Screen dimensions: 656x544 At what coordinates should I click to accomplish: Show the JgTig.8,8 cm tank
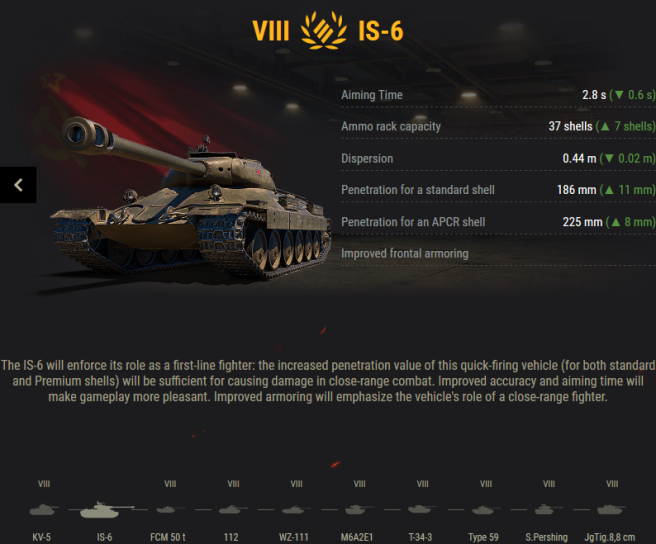612,509
